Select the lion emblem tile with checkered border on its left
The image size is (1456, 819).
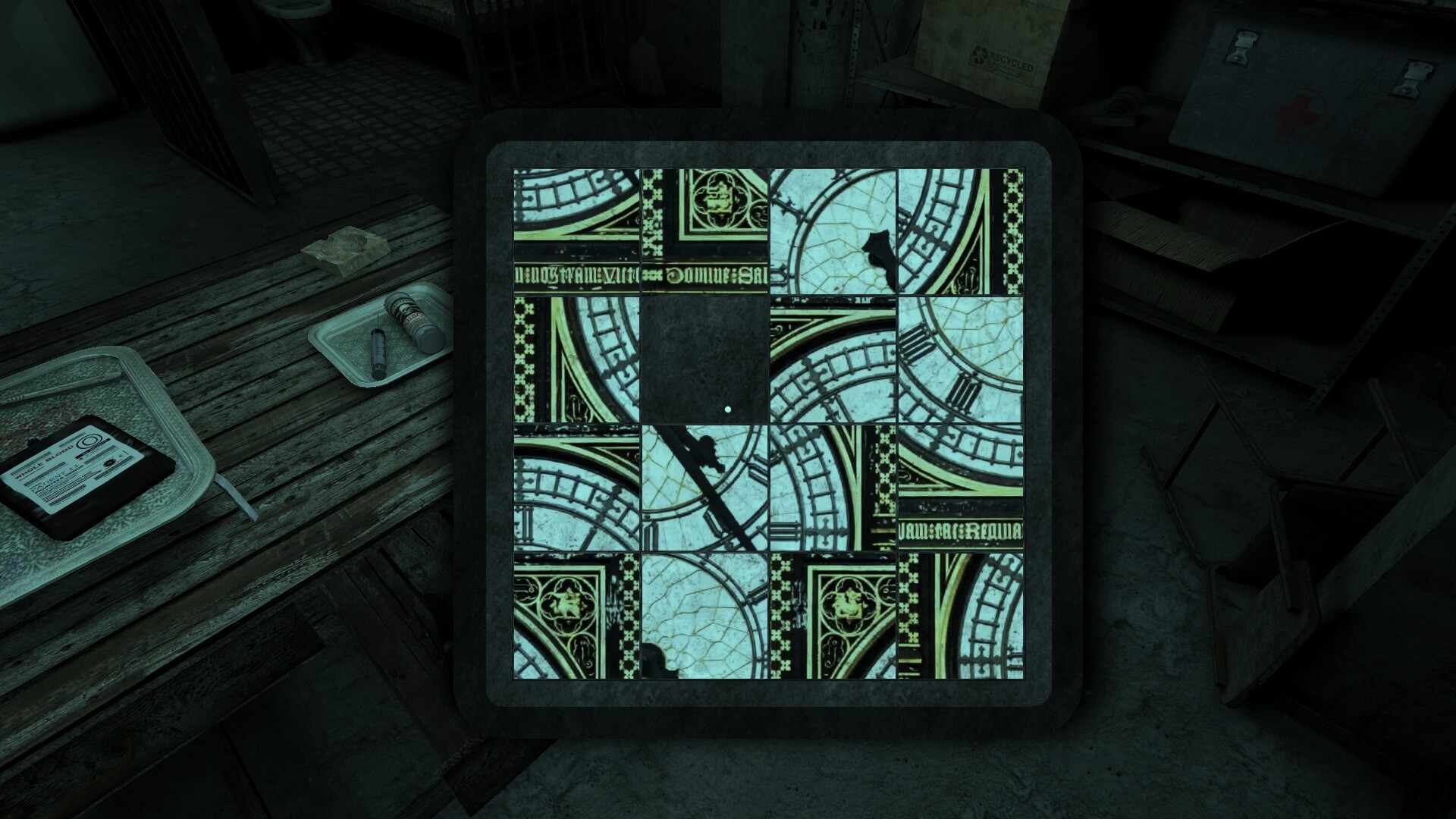[833, 615]
